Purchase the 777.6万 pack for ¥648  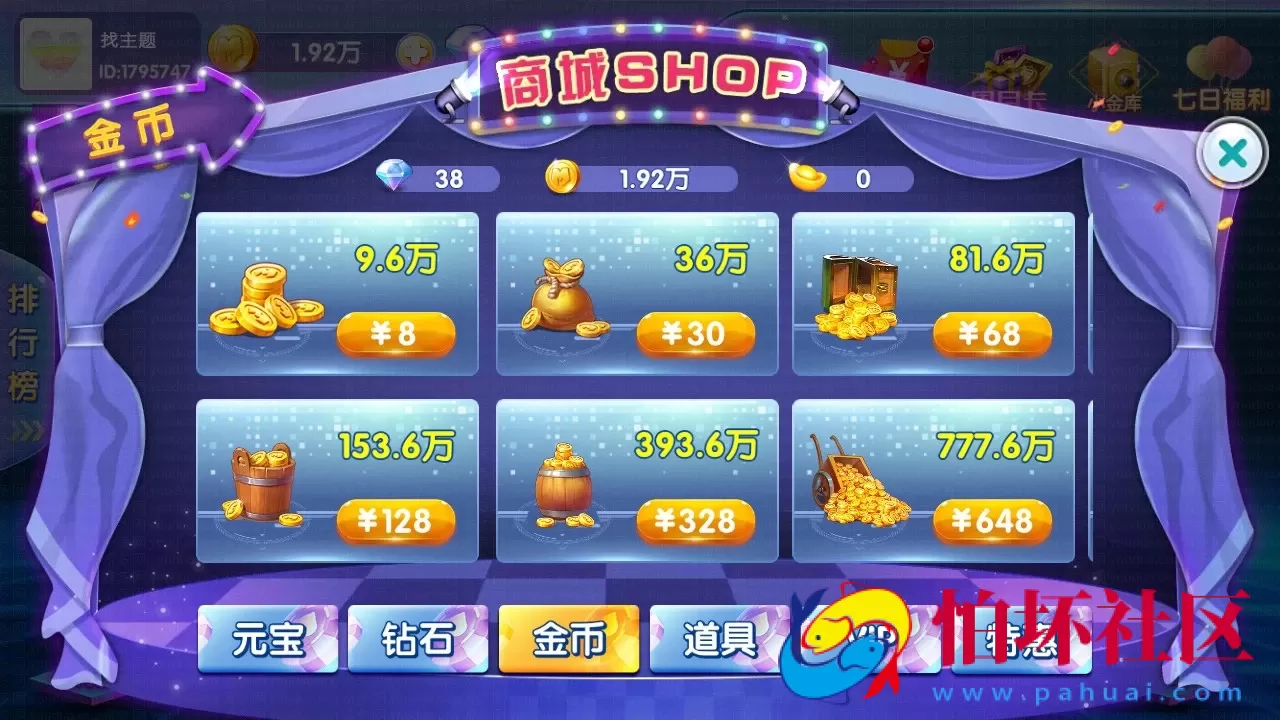[x=993, y=521]
